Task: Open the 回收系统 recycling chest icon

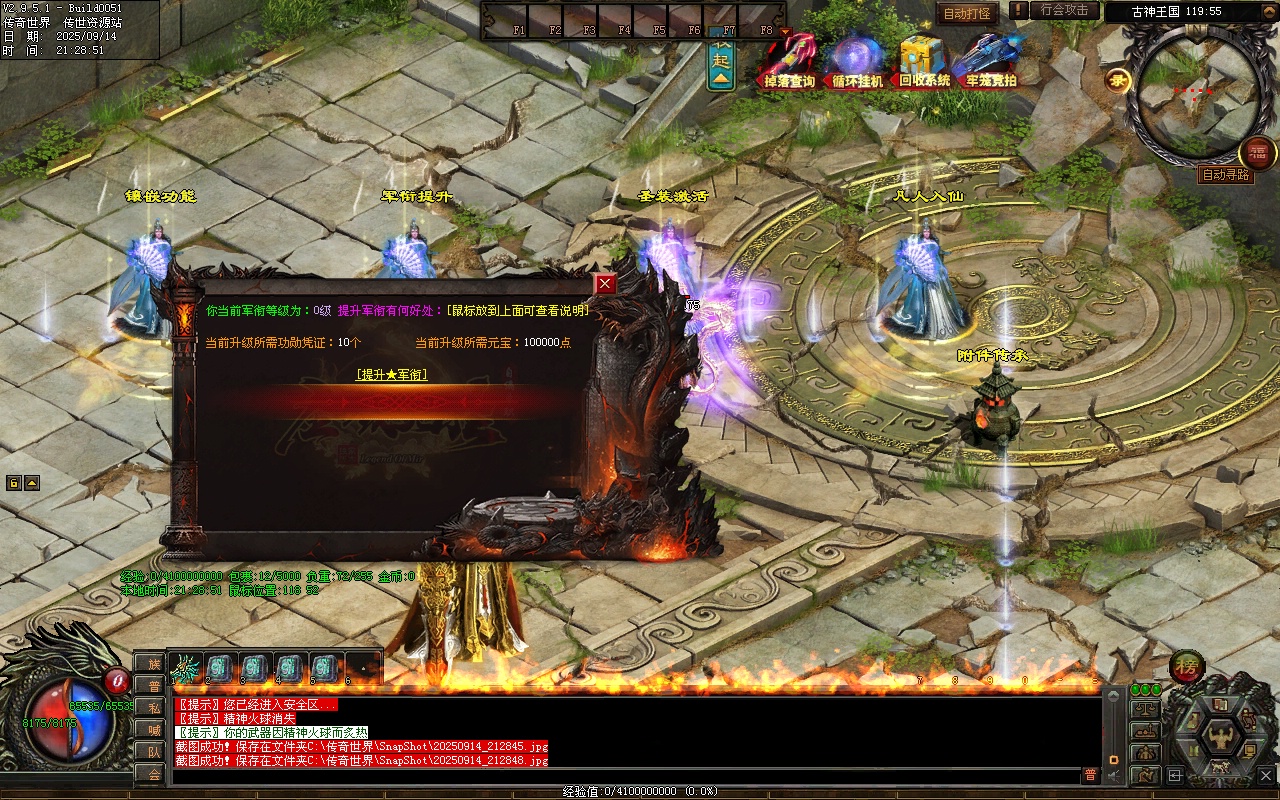Action: pos(924,62)
